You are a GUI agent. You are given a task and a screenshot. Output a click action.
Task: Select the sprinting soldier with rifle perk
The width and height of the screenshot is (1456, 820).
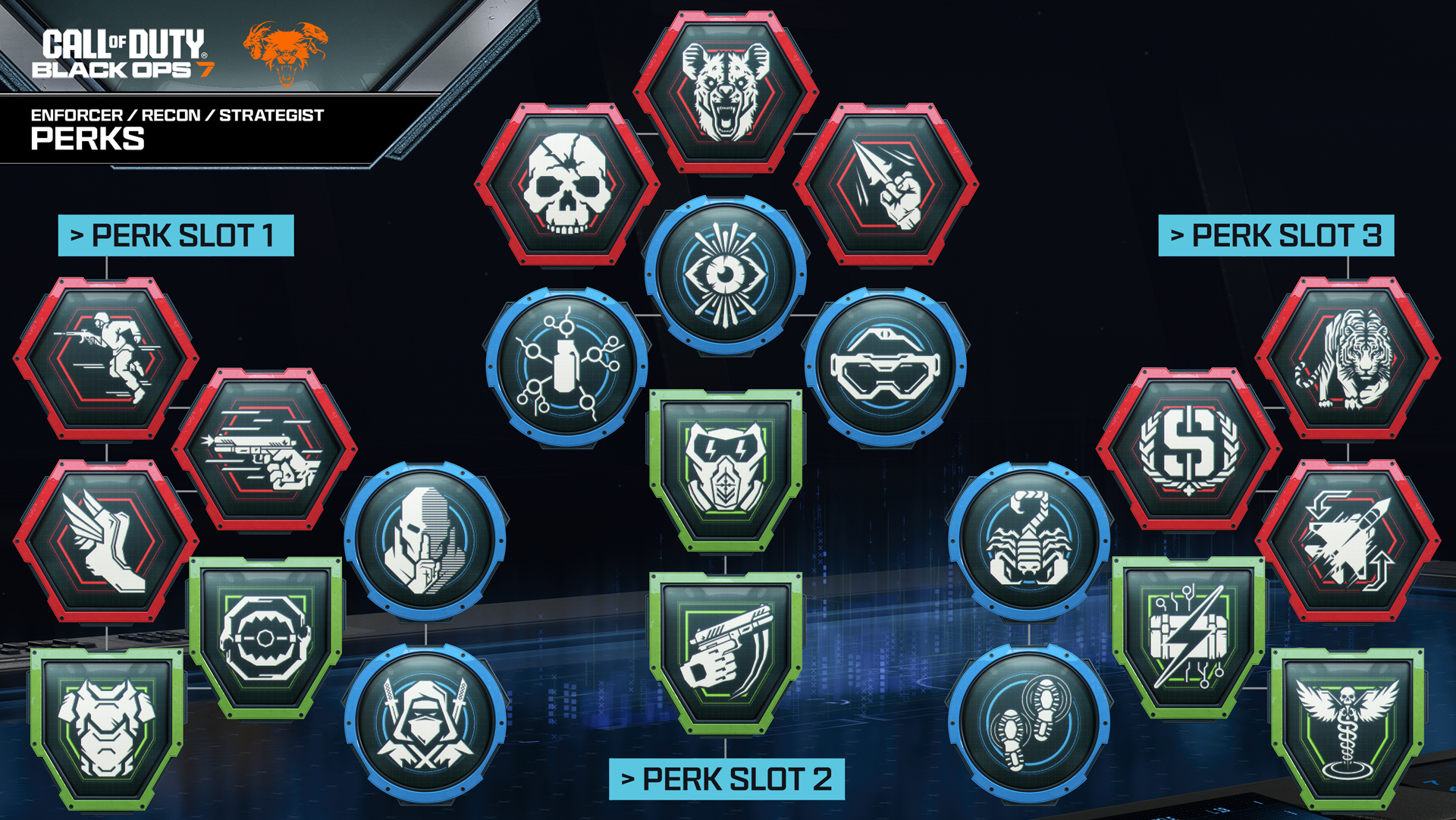point(106,358)
